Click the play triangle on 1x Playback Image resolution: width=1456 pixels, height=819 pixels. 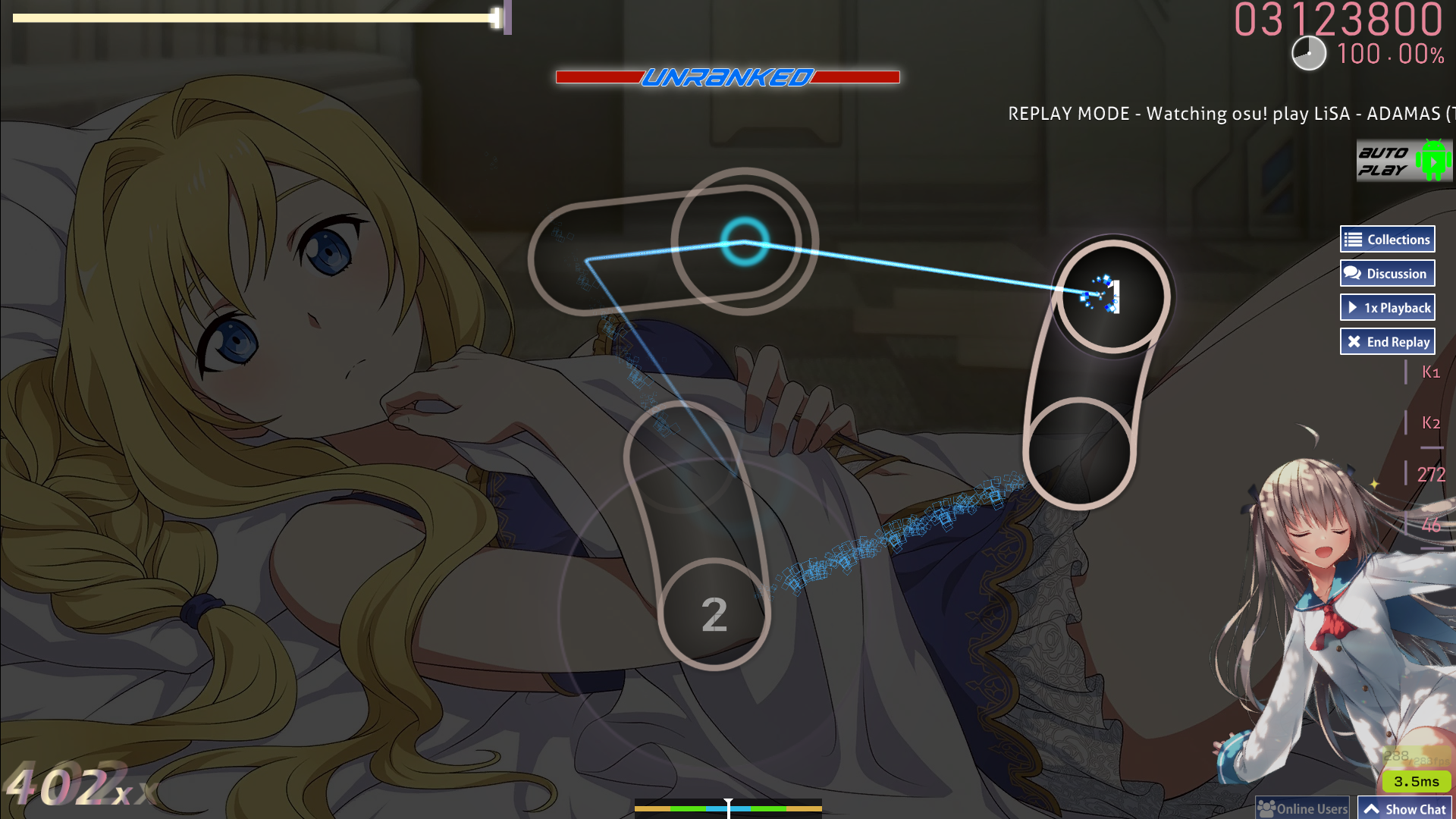[x=1354, y=307]
